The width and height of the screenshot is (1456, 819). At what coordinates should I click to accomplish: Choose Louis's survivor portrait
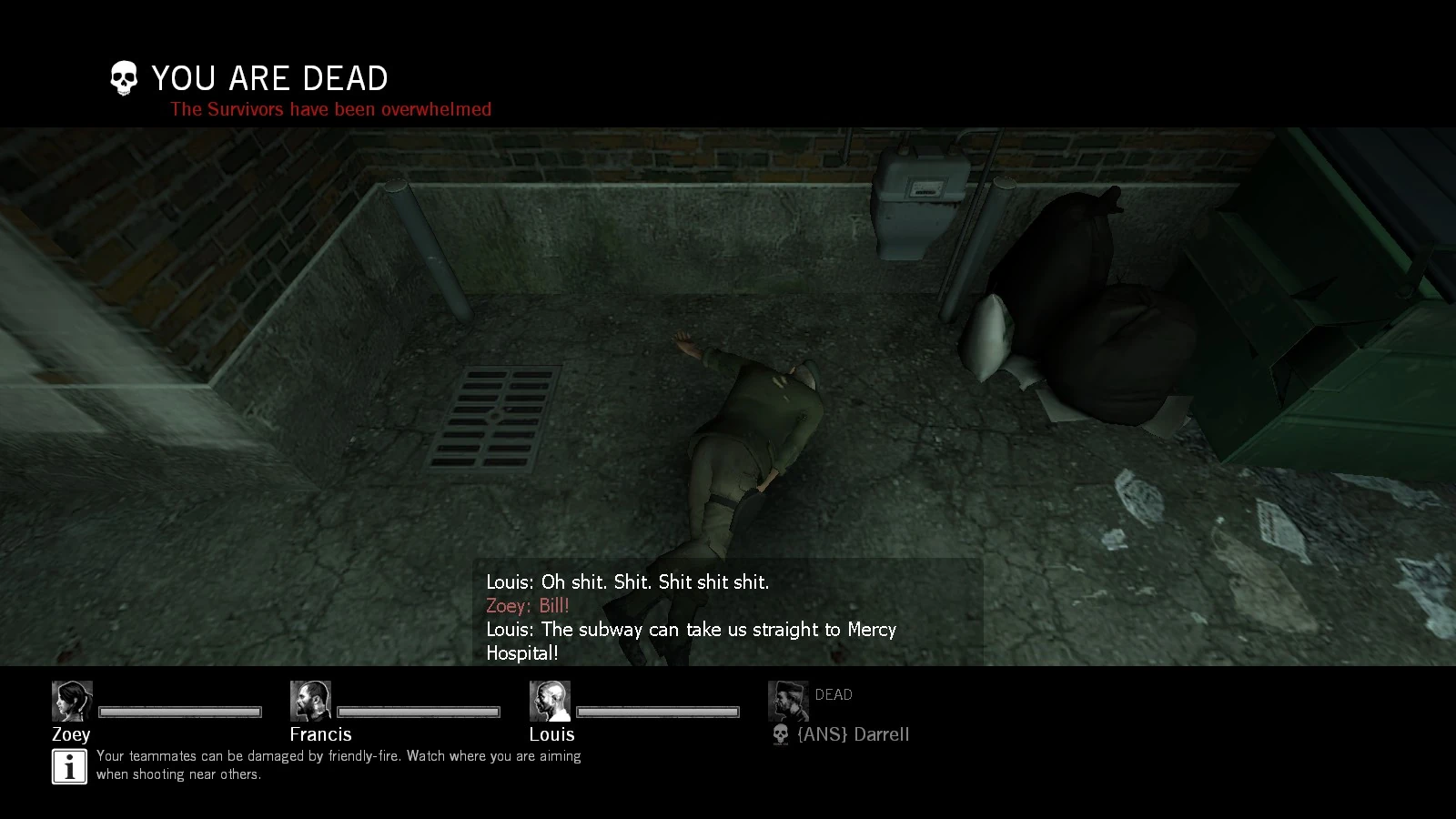click(550, 701)
